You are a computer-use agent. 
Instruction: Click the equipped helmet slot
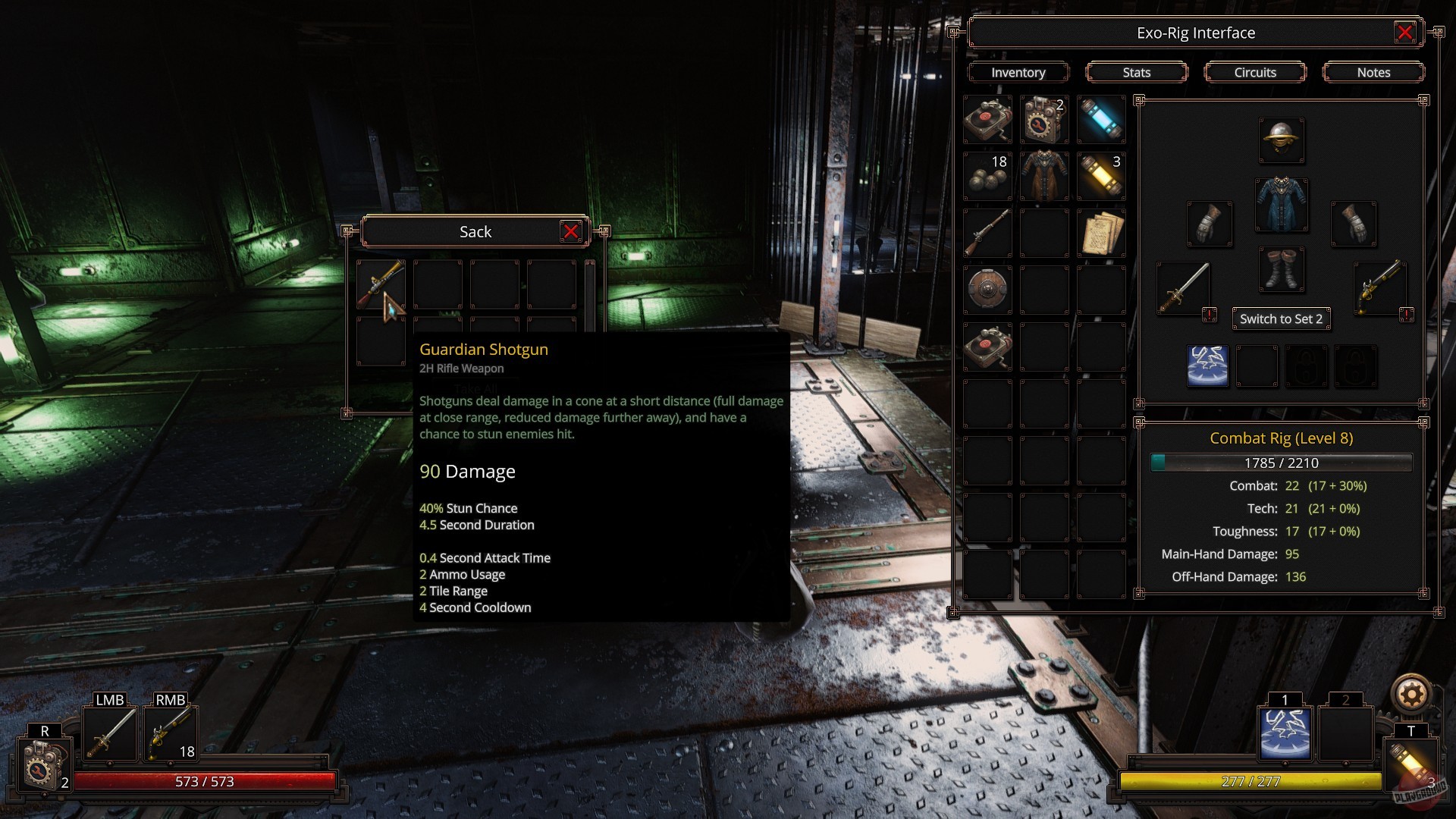(1281, 141)
